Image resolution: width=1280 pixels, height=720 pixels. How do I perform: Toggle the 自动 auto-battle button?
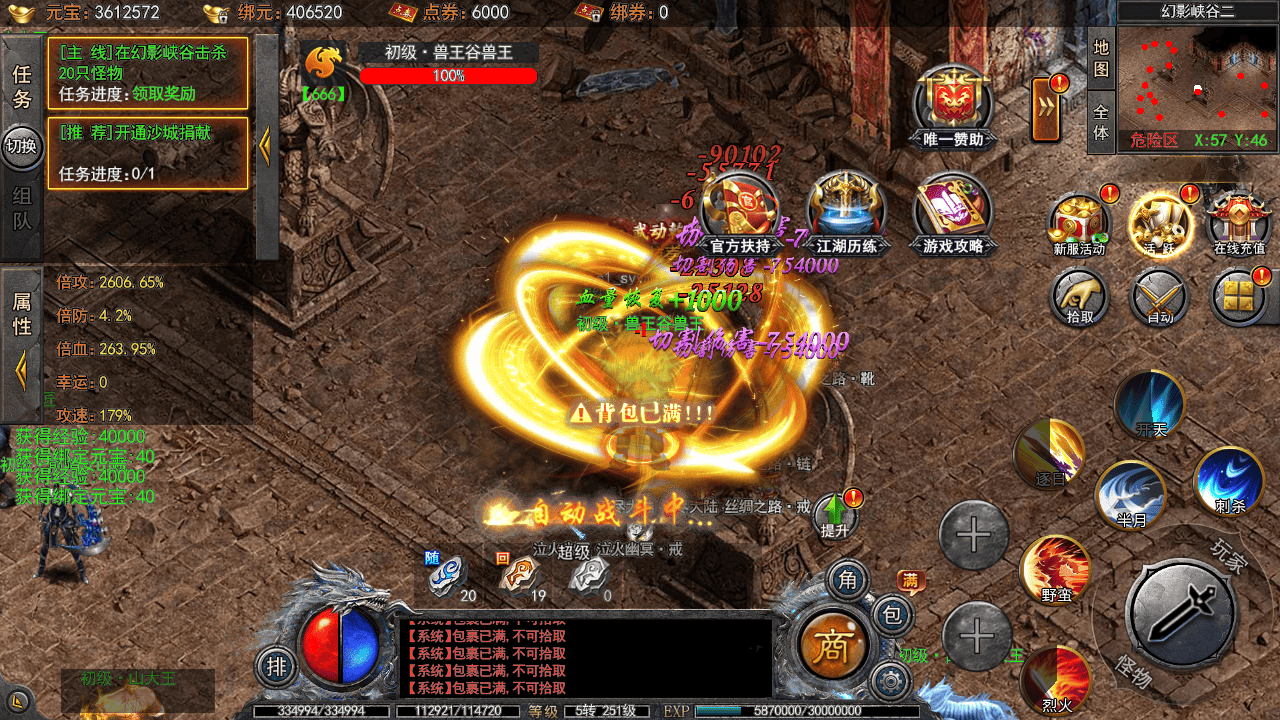point(1159,298)
